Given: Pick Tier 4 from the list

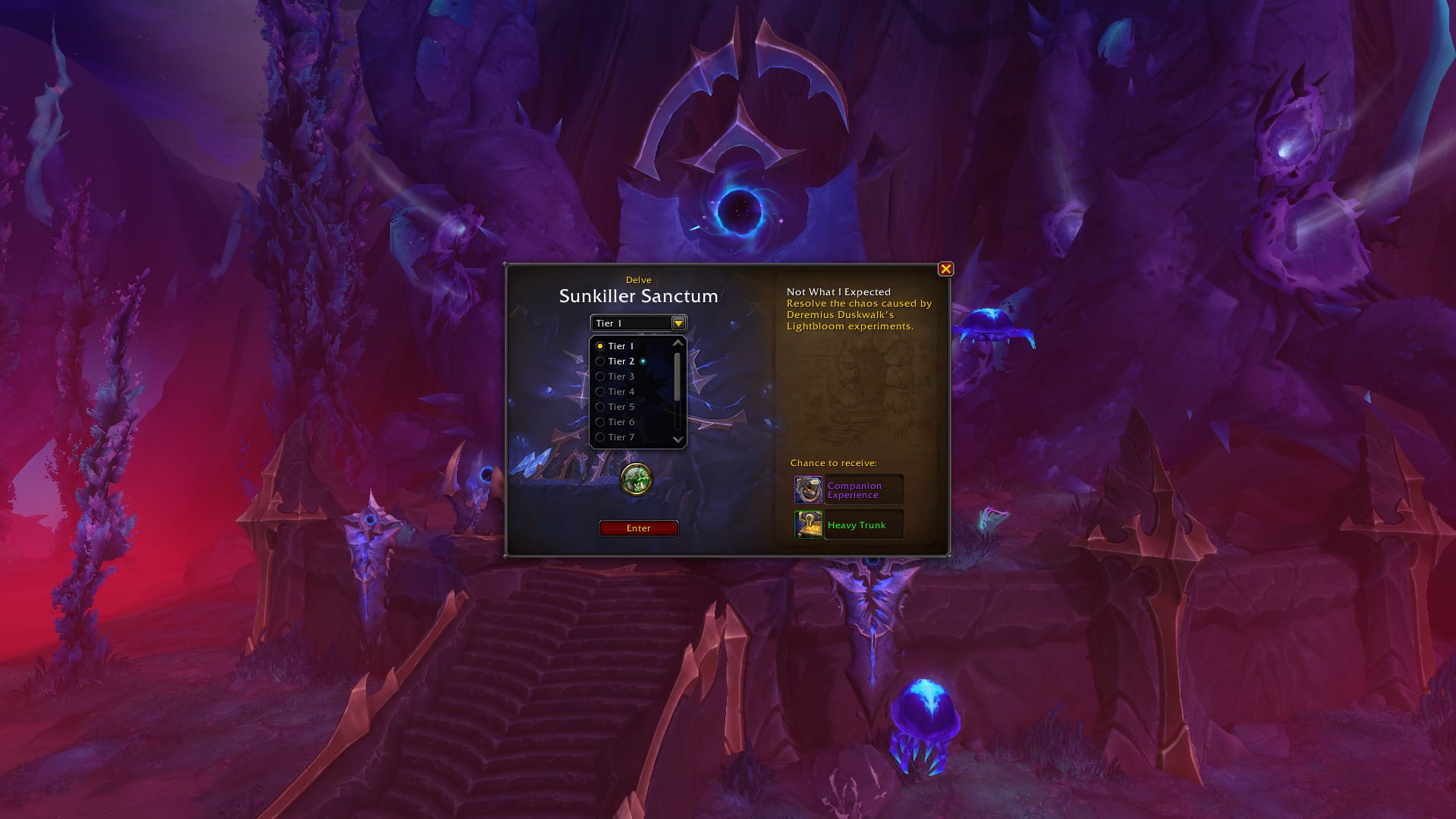Looking at the screenshot, I should (620, 392).
